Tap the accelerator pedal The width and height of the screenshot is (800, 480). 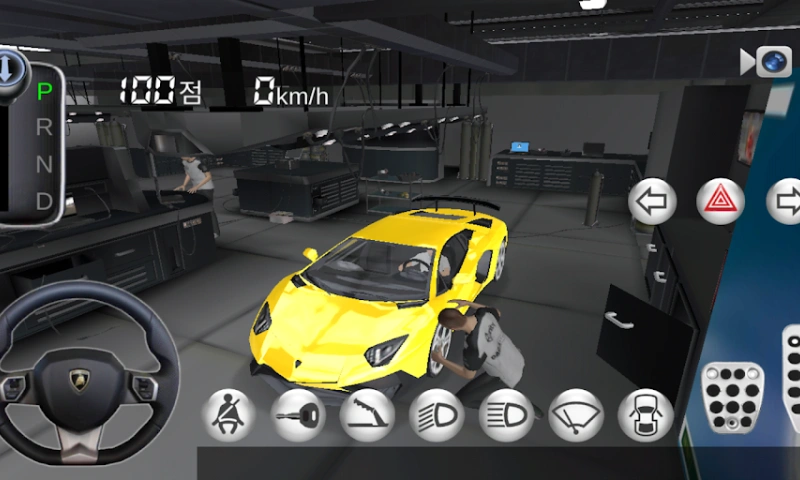[x=791, y=380]
